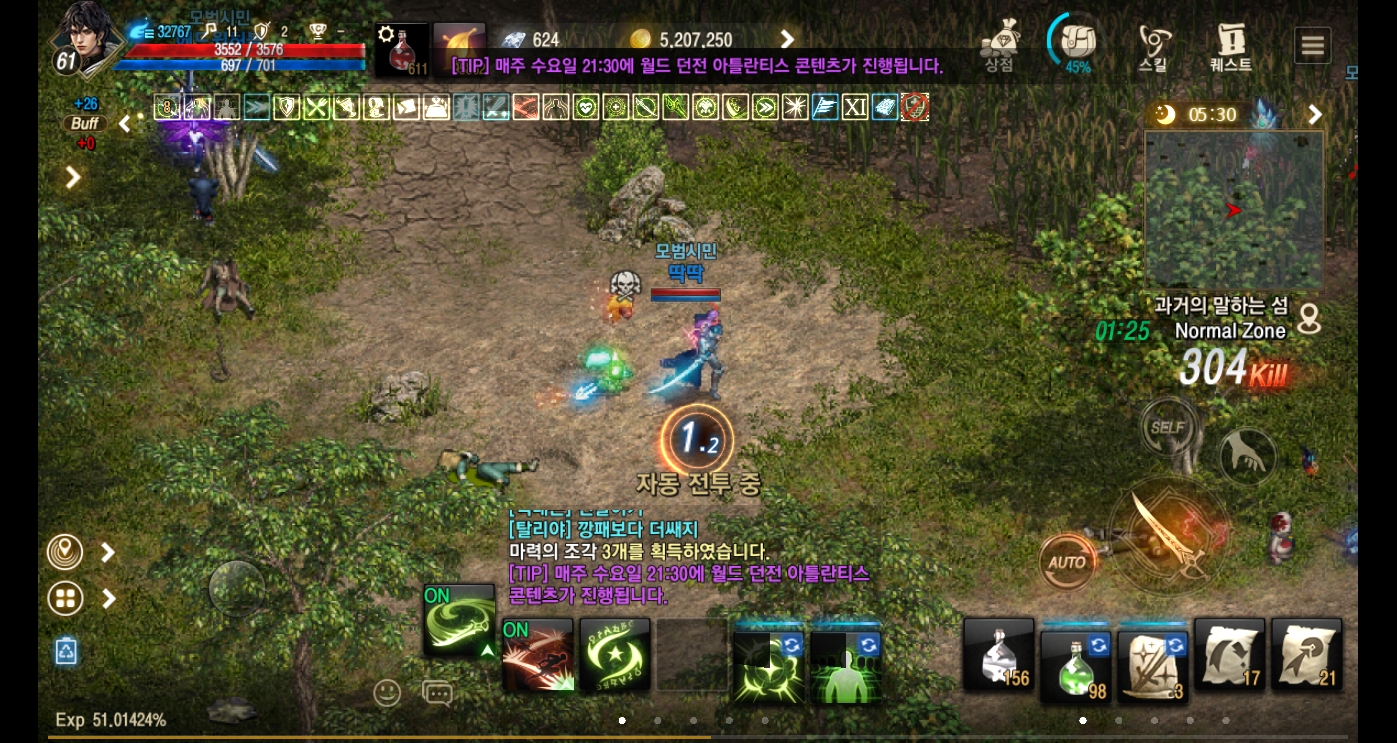
Task: Click the minimap thumbnail of the zone
Action: point(1234,209)
